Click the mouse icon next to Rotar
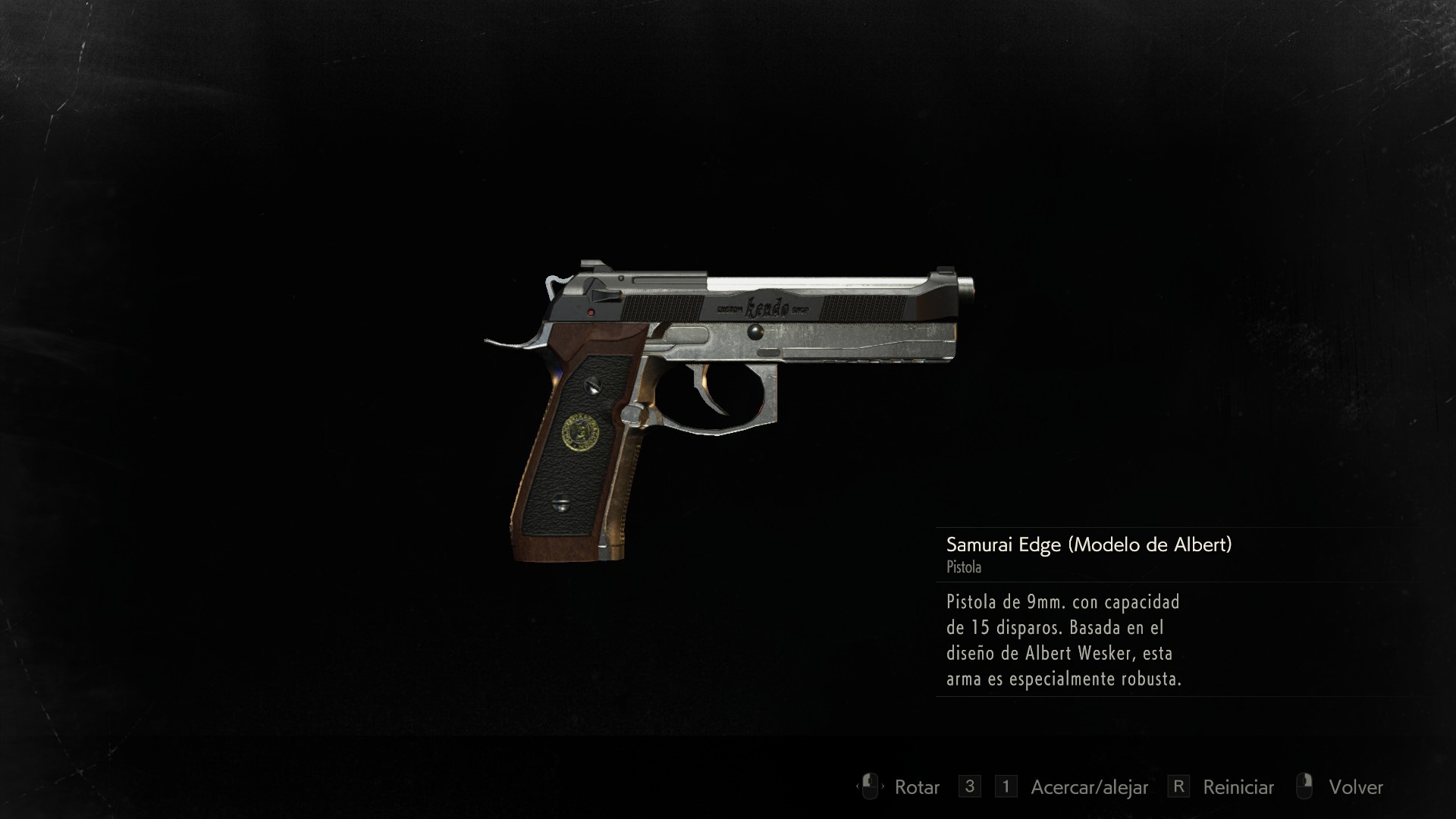The height and width of the screenshot is (819, 1456). pyautogui.click(x=870, y=787)
